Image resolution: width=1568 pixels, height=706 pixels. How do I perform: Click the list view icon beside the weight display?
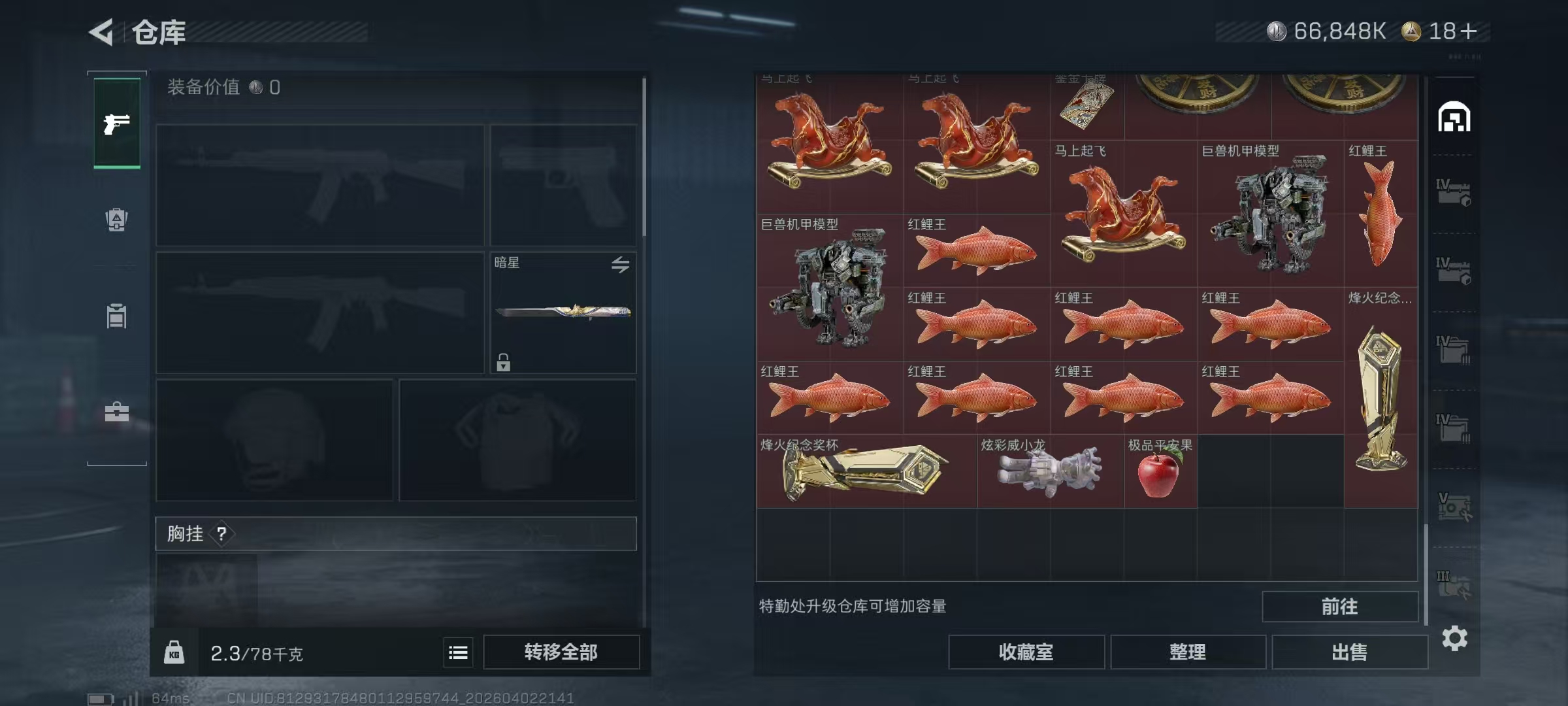457,652
